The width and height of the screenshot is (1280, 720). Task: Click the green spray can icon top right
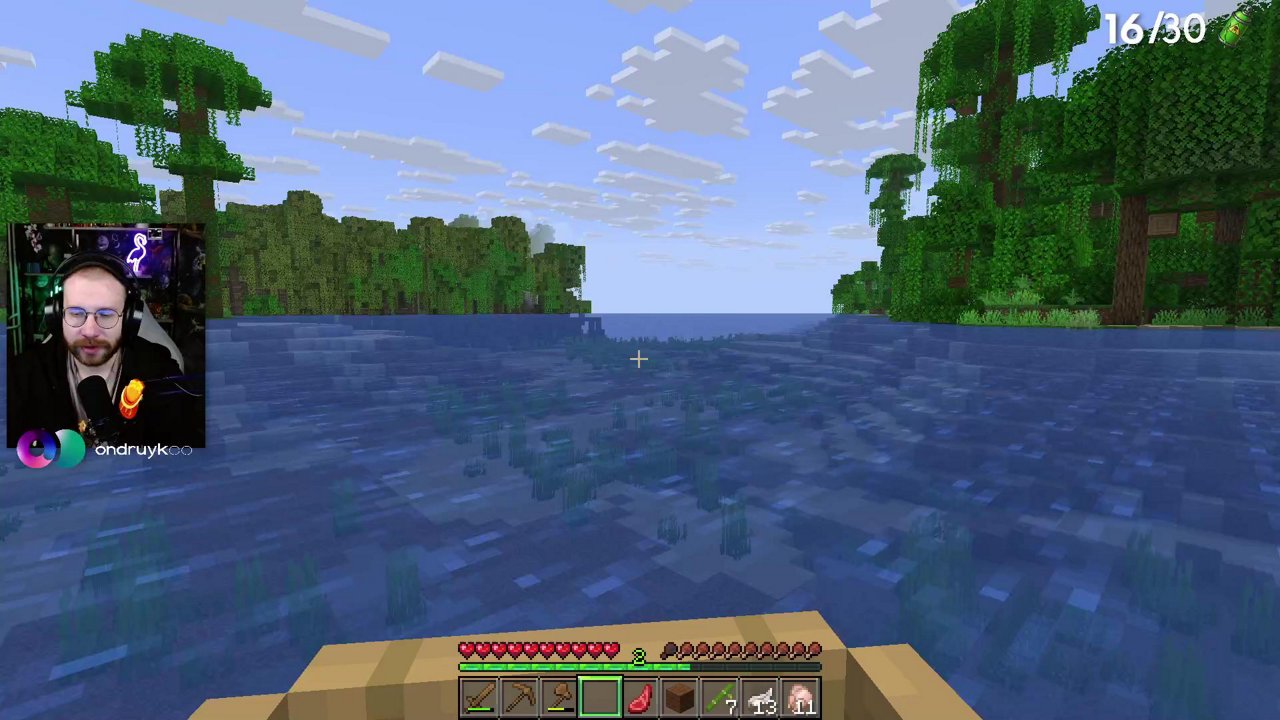(1237, 28)
